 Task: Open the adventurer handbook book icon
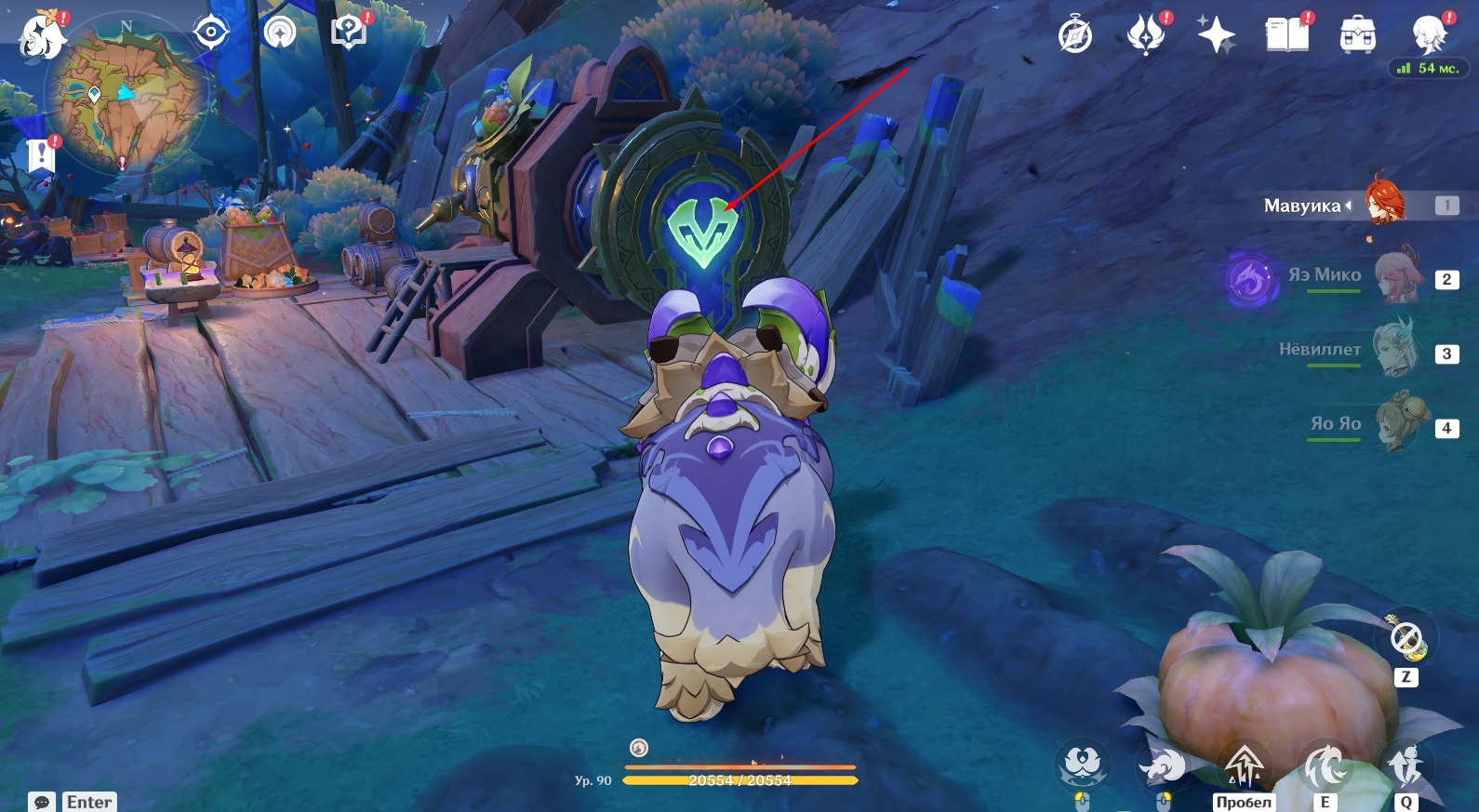1286,35
